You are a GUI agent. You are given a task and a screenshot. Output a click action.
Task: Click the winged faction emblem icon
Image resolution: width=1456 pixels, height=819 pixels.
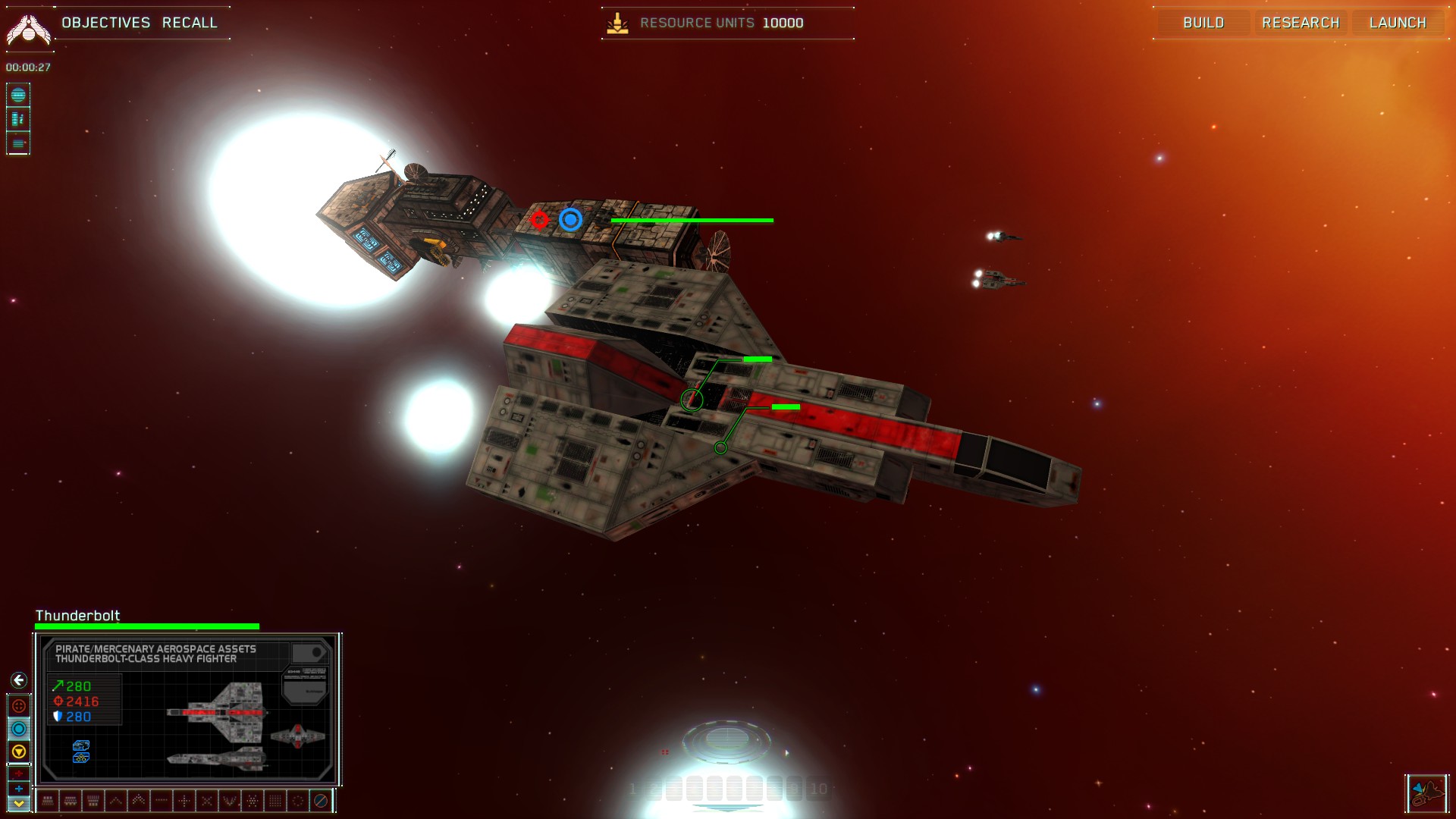28,30
